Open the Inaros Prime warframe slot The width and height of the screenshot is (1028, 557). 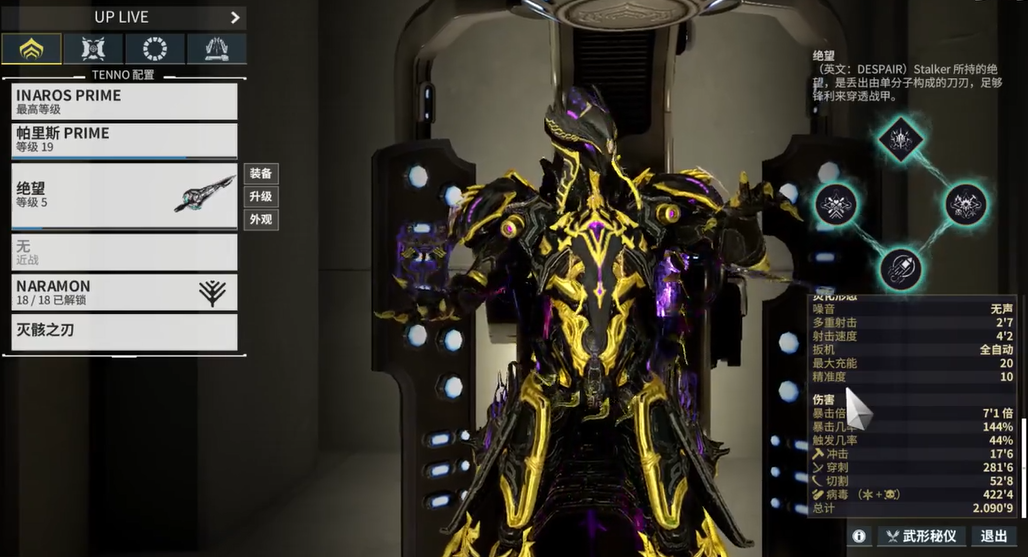124,101
